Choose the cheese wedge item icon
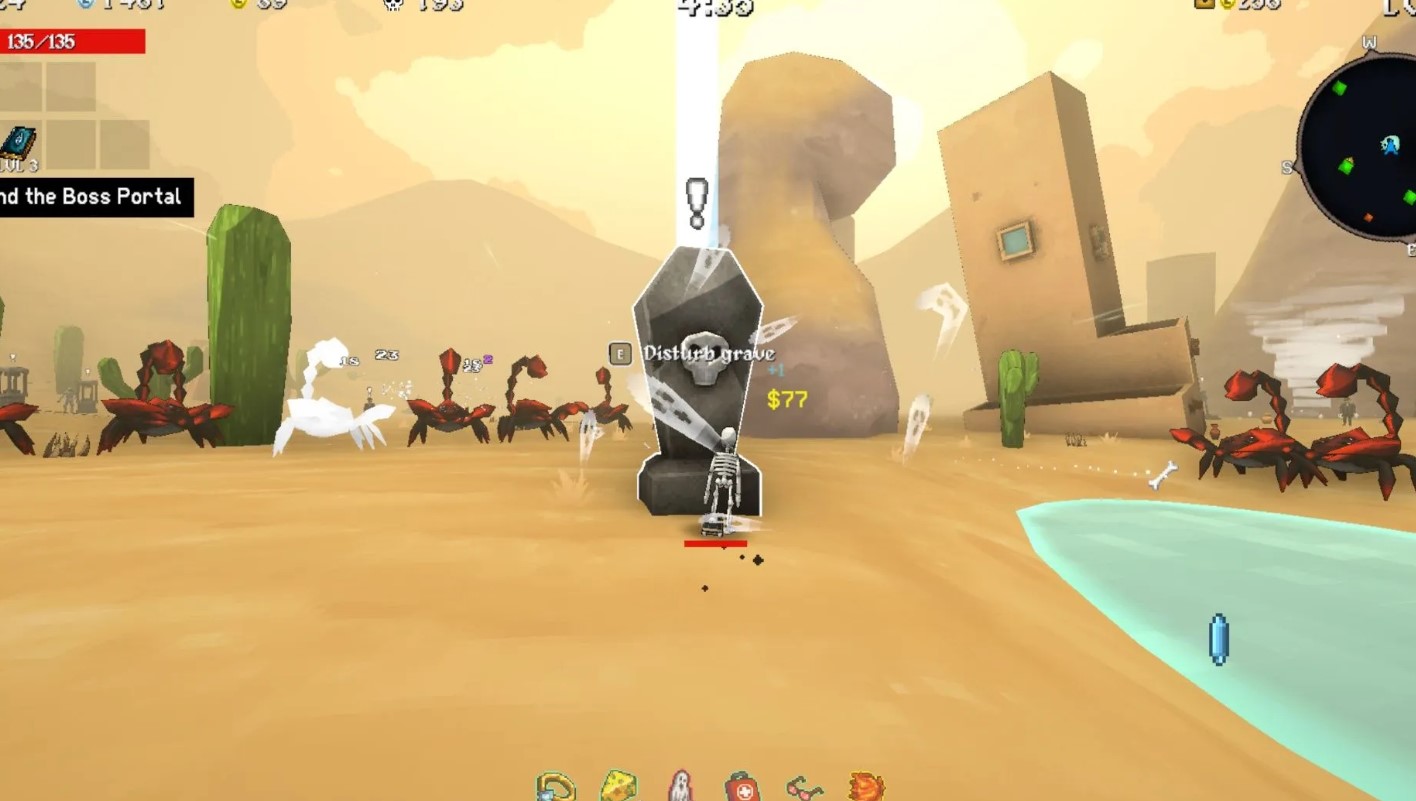 [618, 787]
